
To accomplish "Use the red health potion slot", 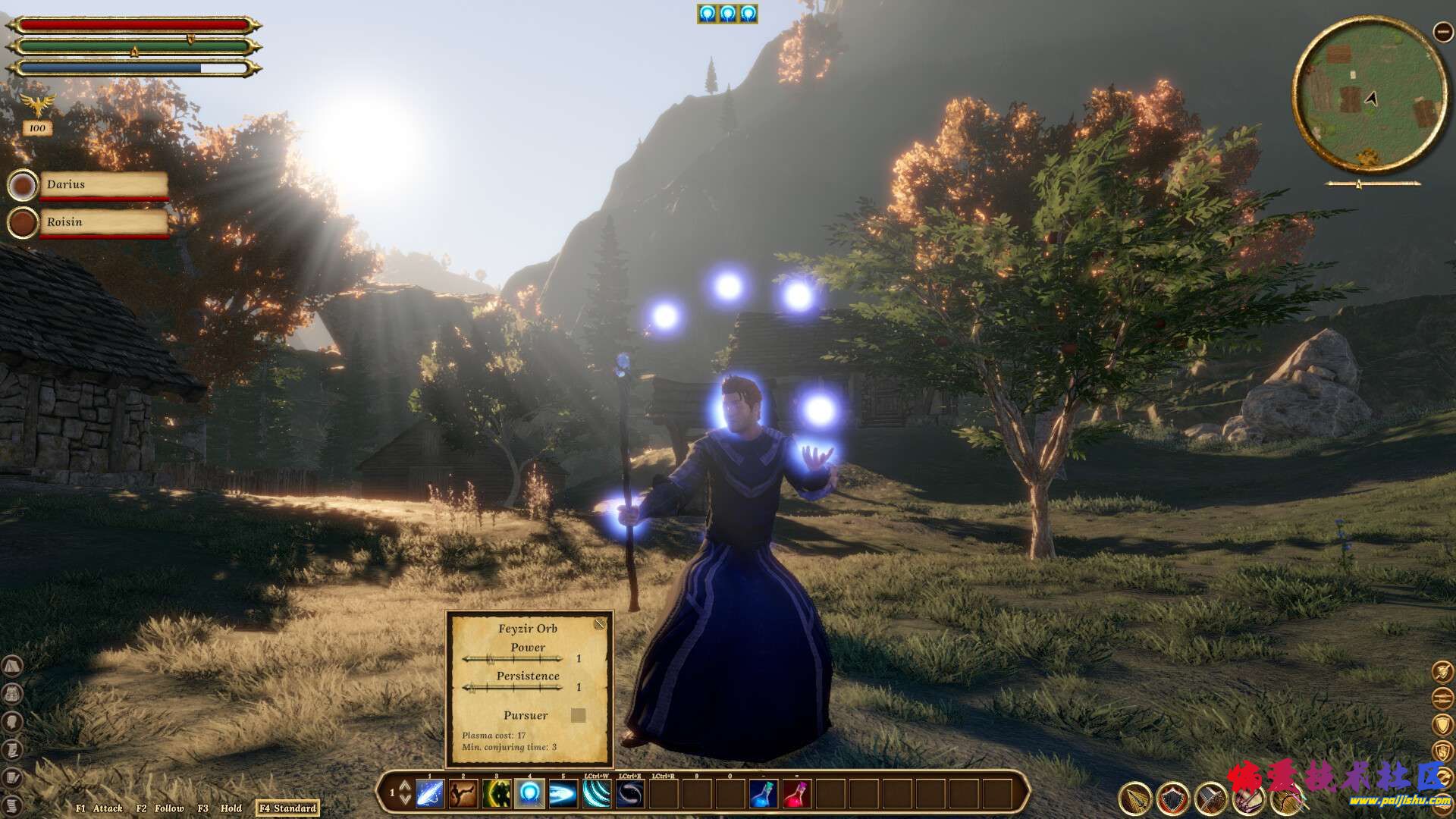I will (x=796, y=794).
